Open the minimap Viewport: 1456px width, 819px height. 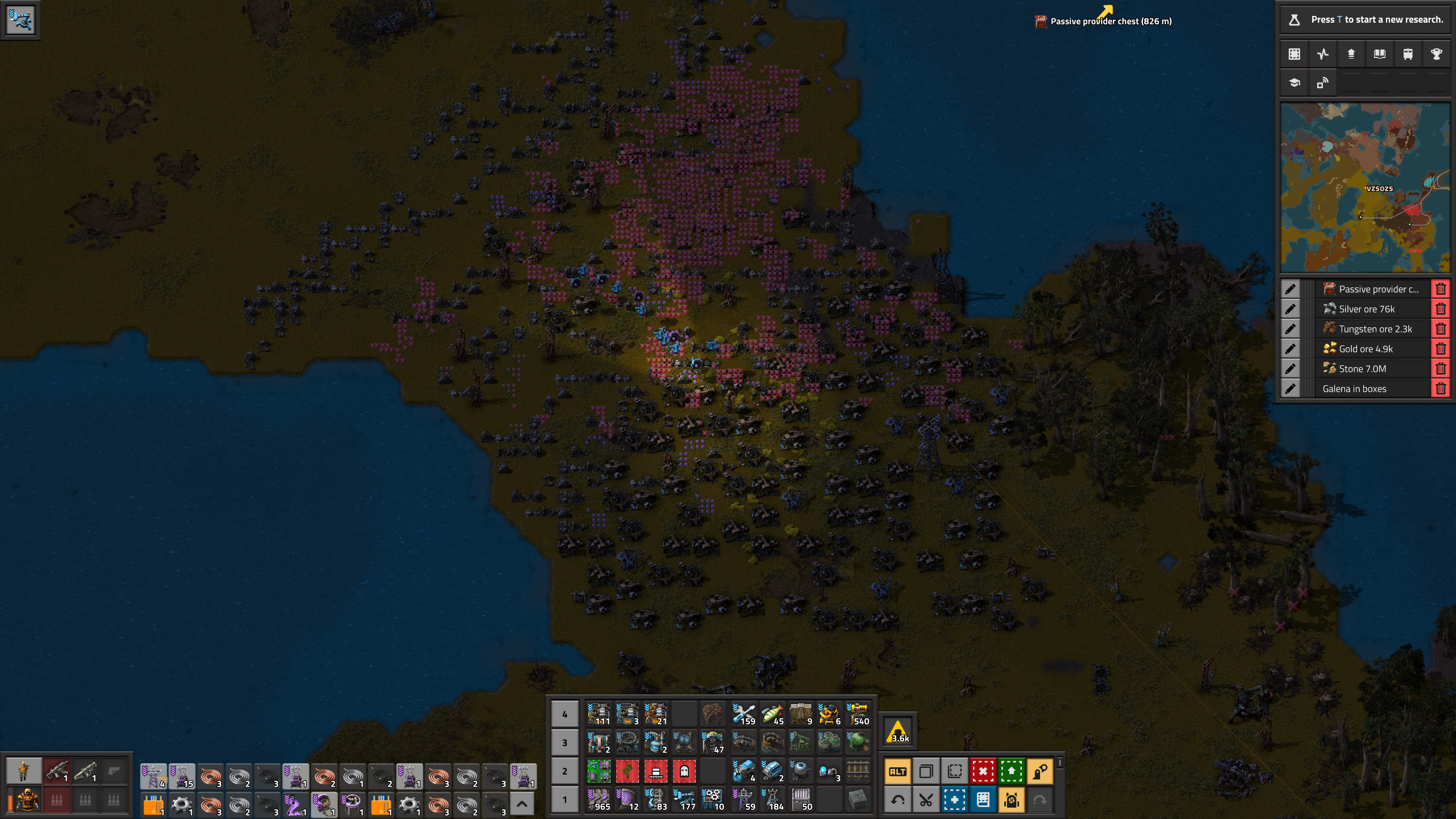click(1364, 188)
